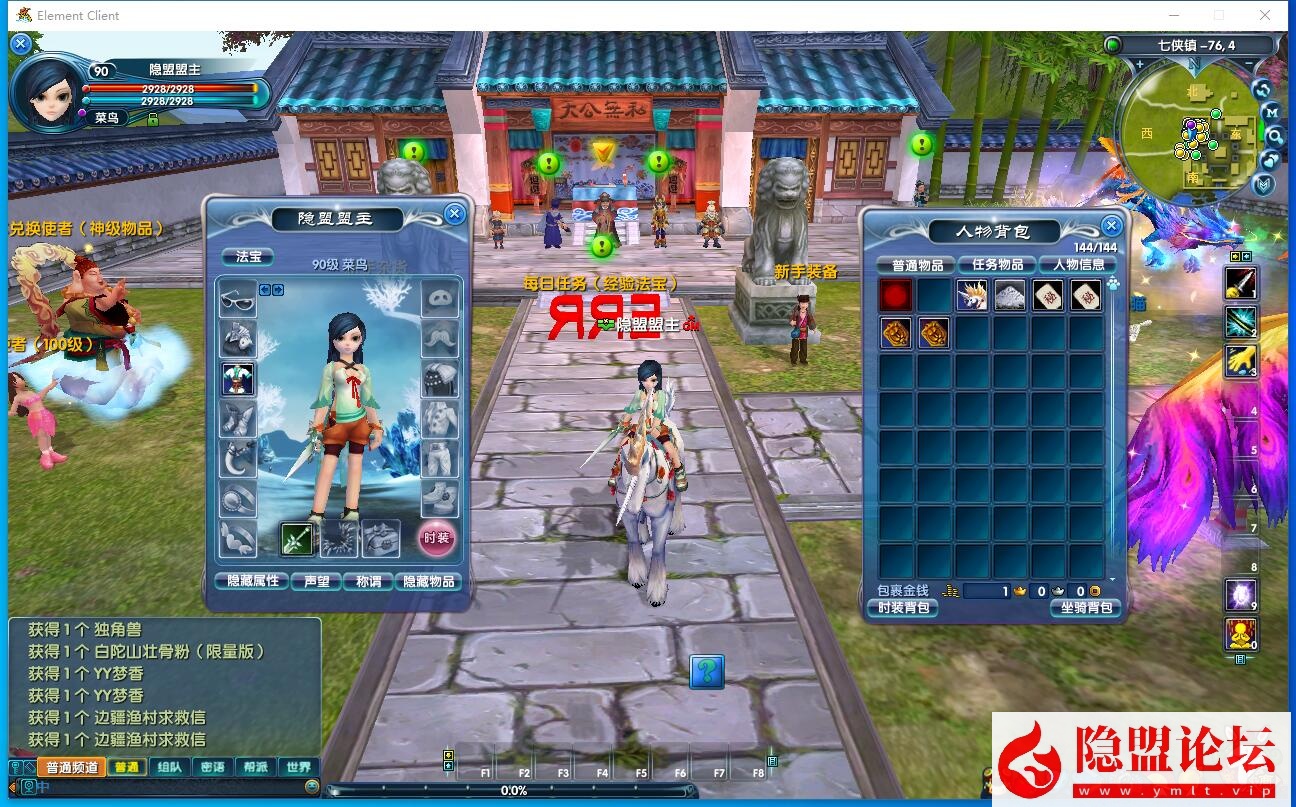1296x807 pixels.
Task: Open the 声望 reputation page
Action: point(316,581)
